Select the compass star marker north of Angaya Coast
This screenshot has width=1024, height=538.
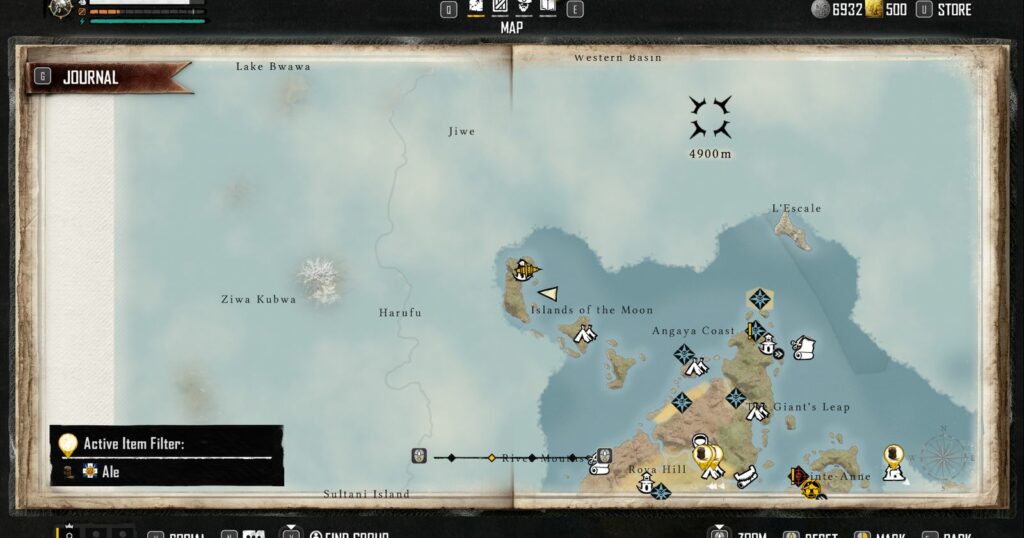pyautogui.click(x=760, y=299)
